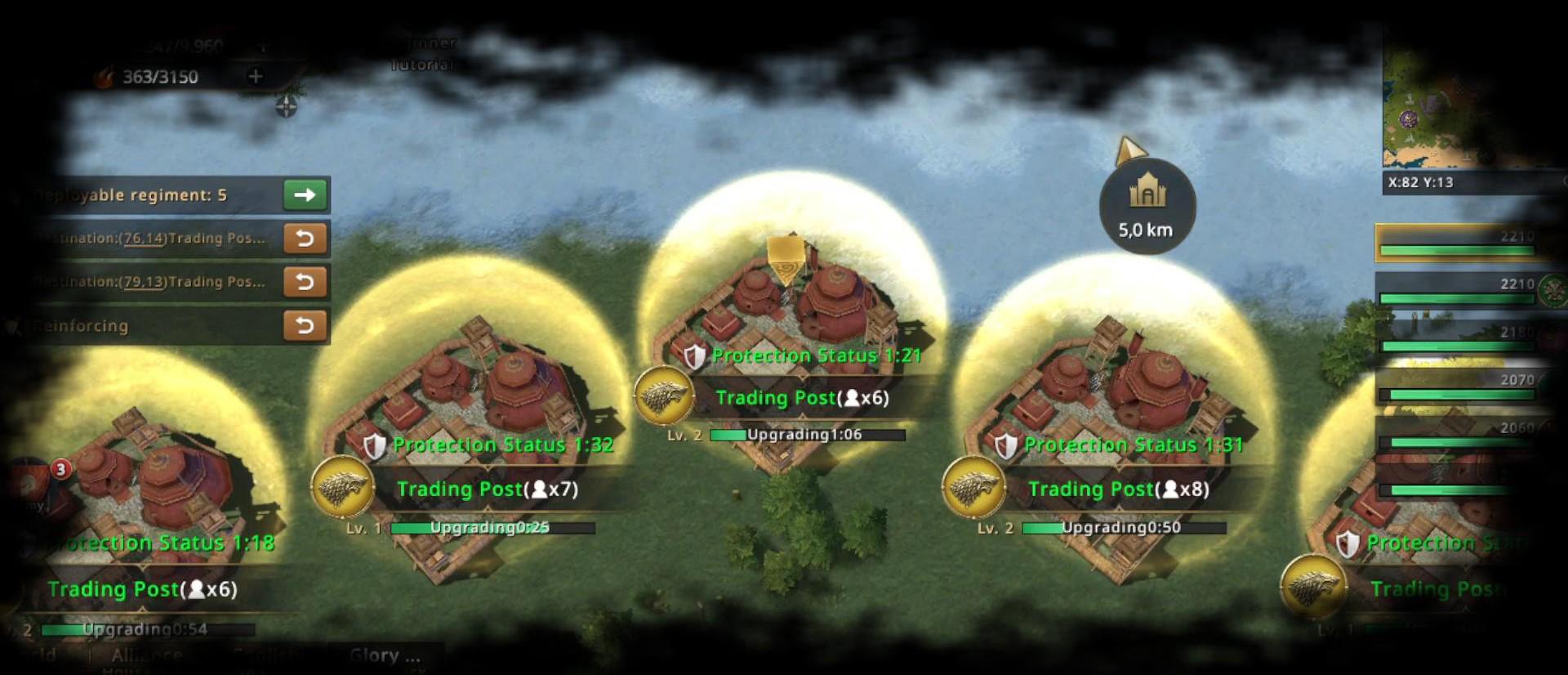Click the green arrow beside Deployable regiment

(305, 195)
